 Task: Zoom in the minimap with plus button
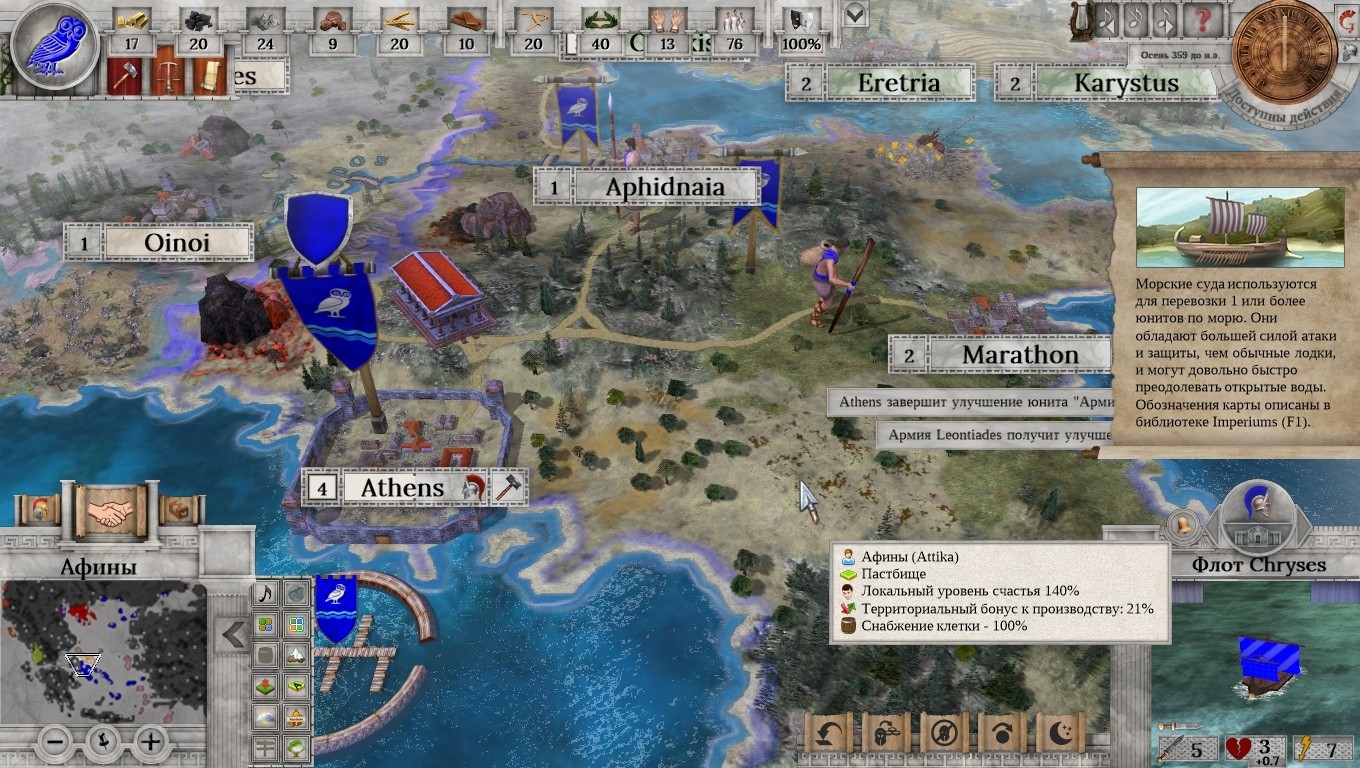point(150,742)
